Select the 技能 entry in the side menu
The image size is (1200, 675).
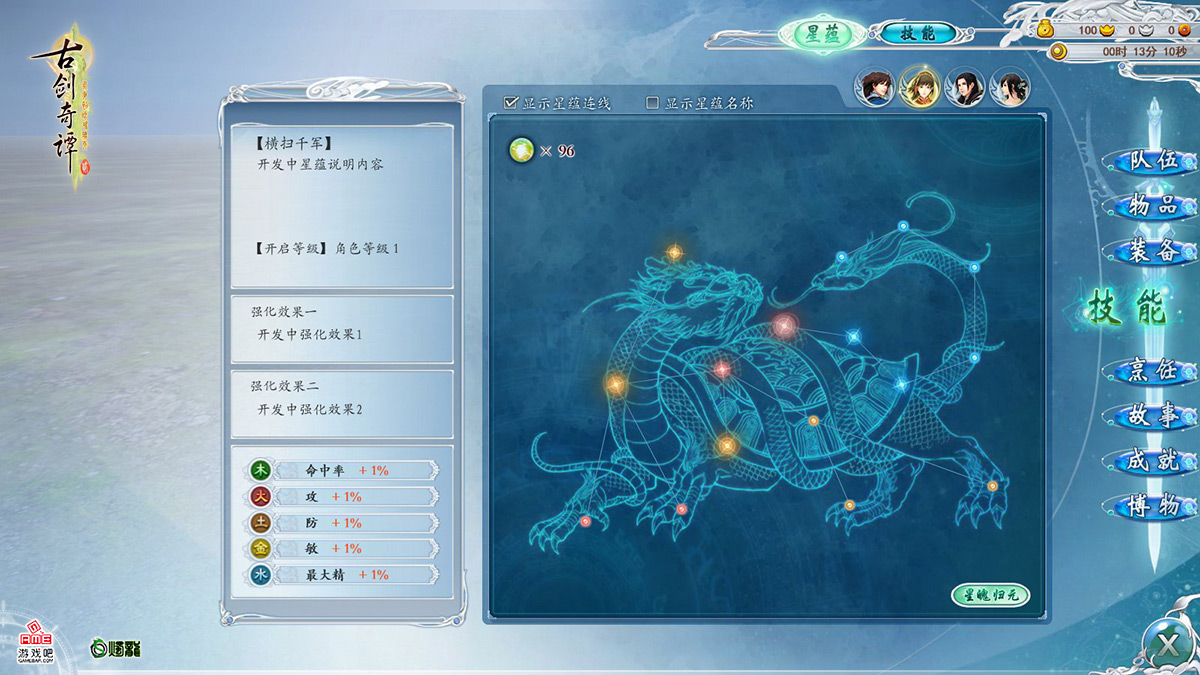(x=1127, y=309)
